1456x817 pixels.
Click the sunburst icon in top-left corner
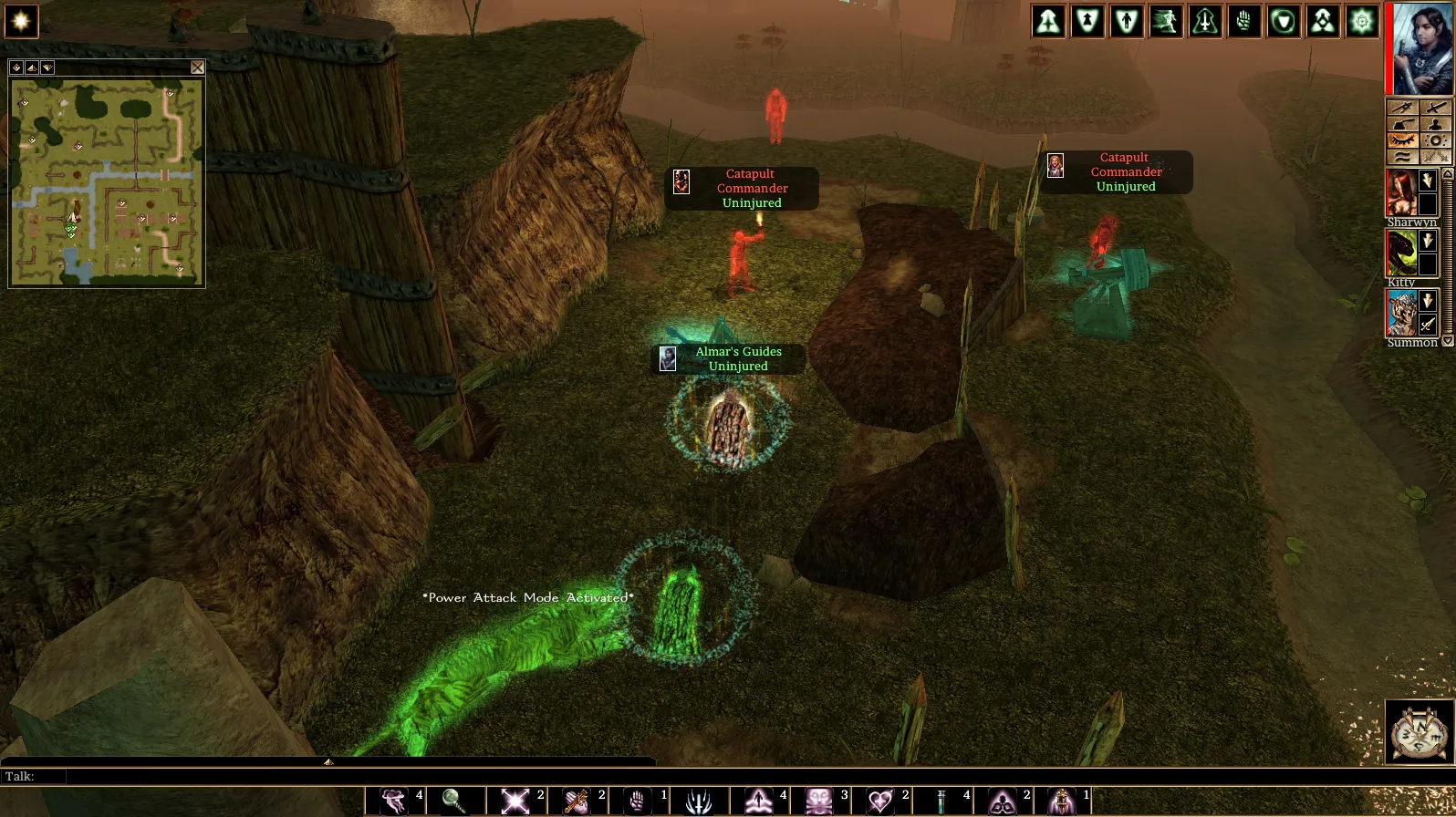tap(21, 21)
